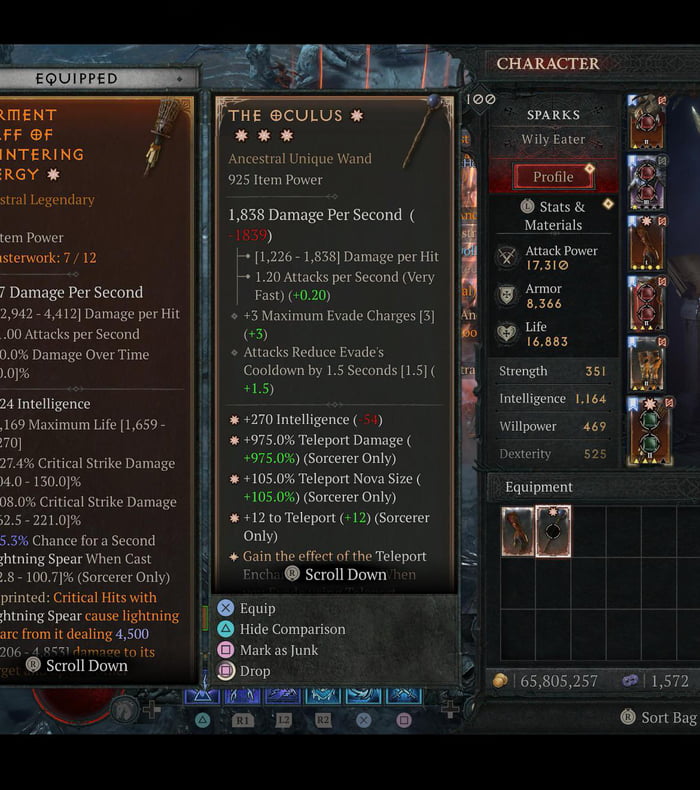Image resolution: width=700 pixels, height=790 pixels.
Task: Show Stats & Materials panel
Action: (x=553, y=215)
